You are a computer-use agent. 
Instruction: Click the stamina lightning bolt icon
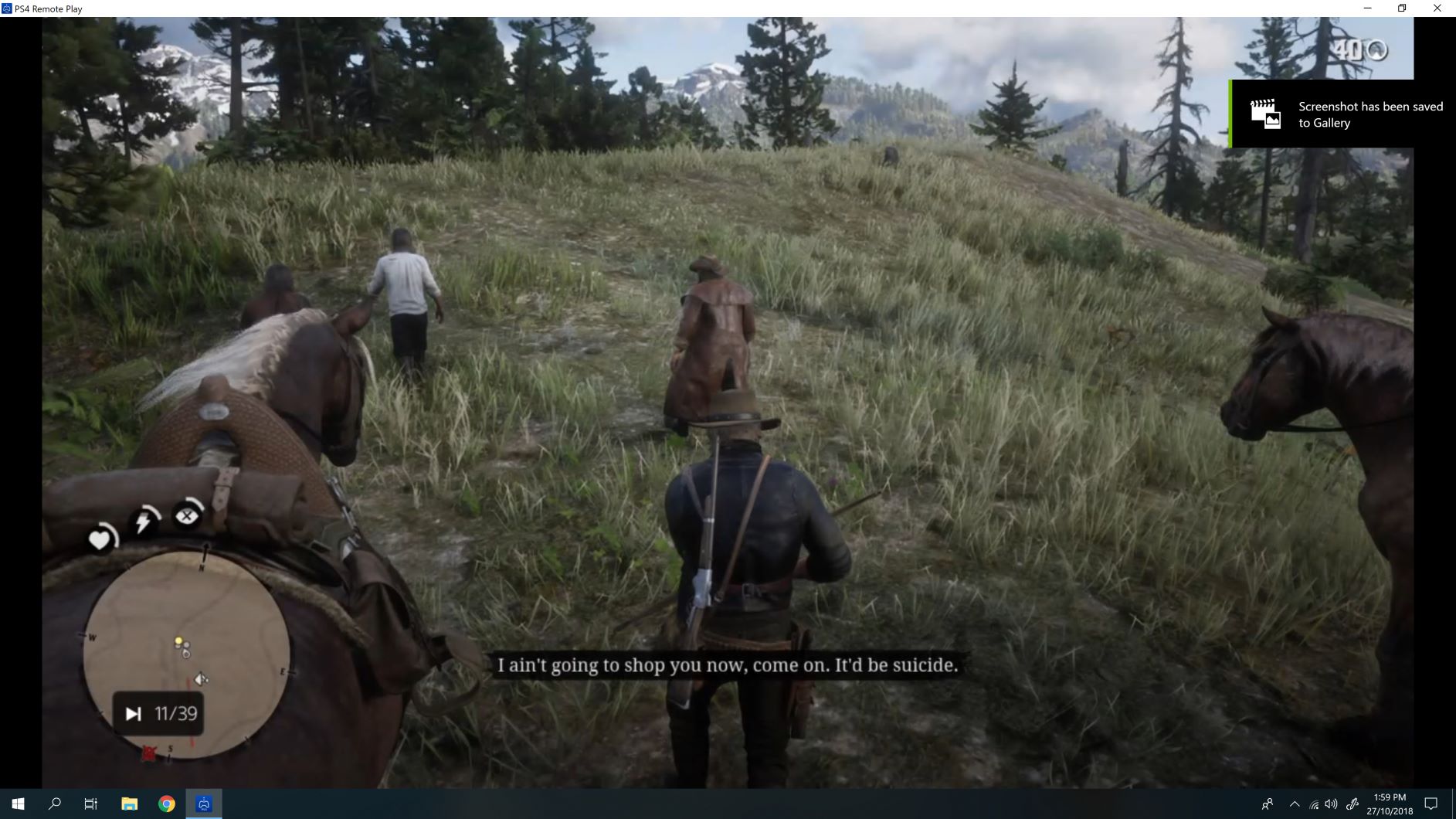[x=143, y=522]
